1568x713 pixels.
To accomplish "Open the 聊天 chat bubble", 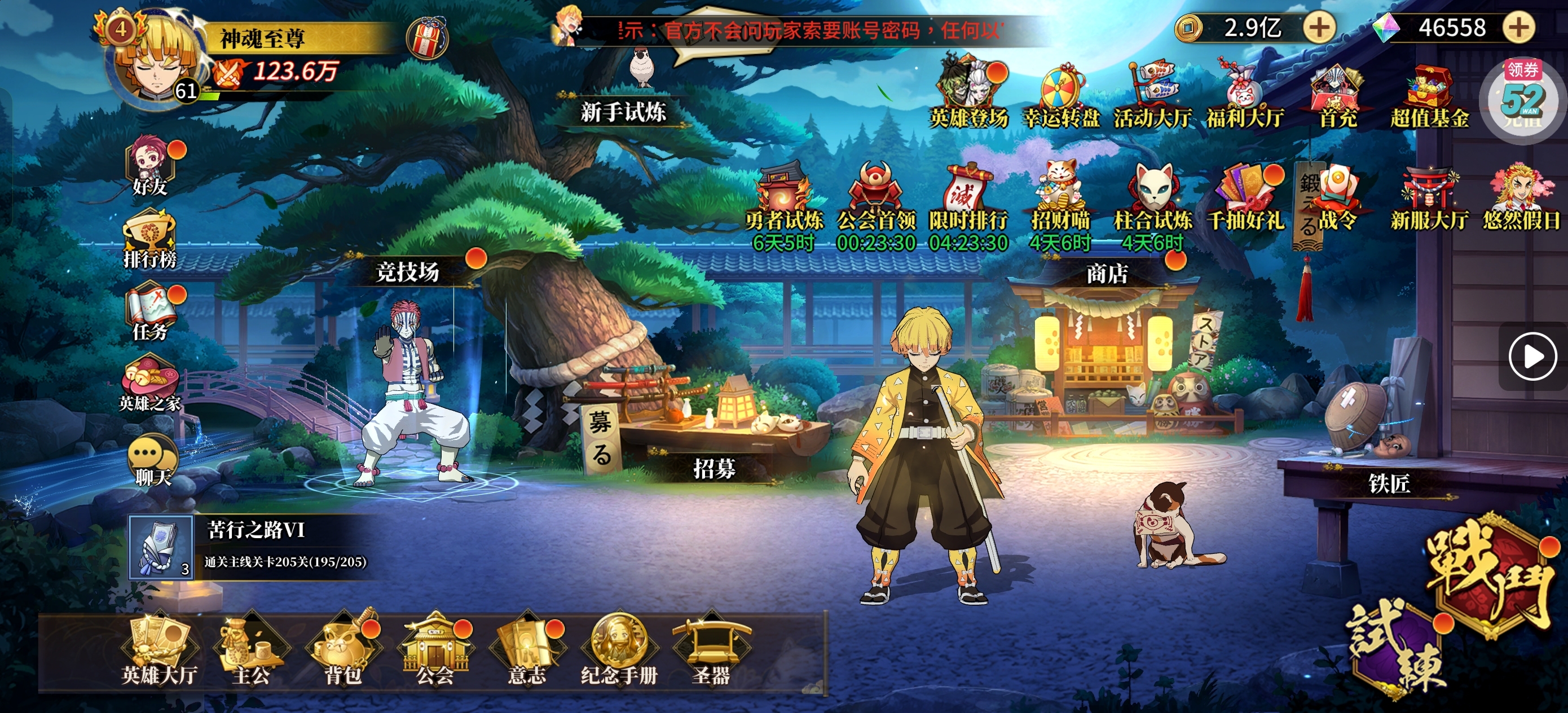I will [x=151, y=460].
